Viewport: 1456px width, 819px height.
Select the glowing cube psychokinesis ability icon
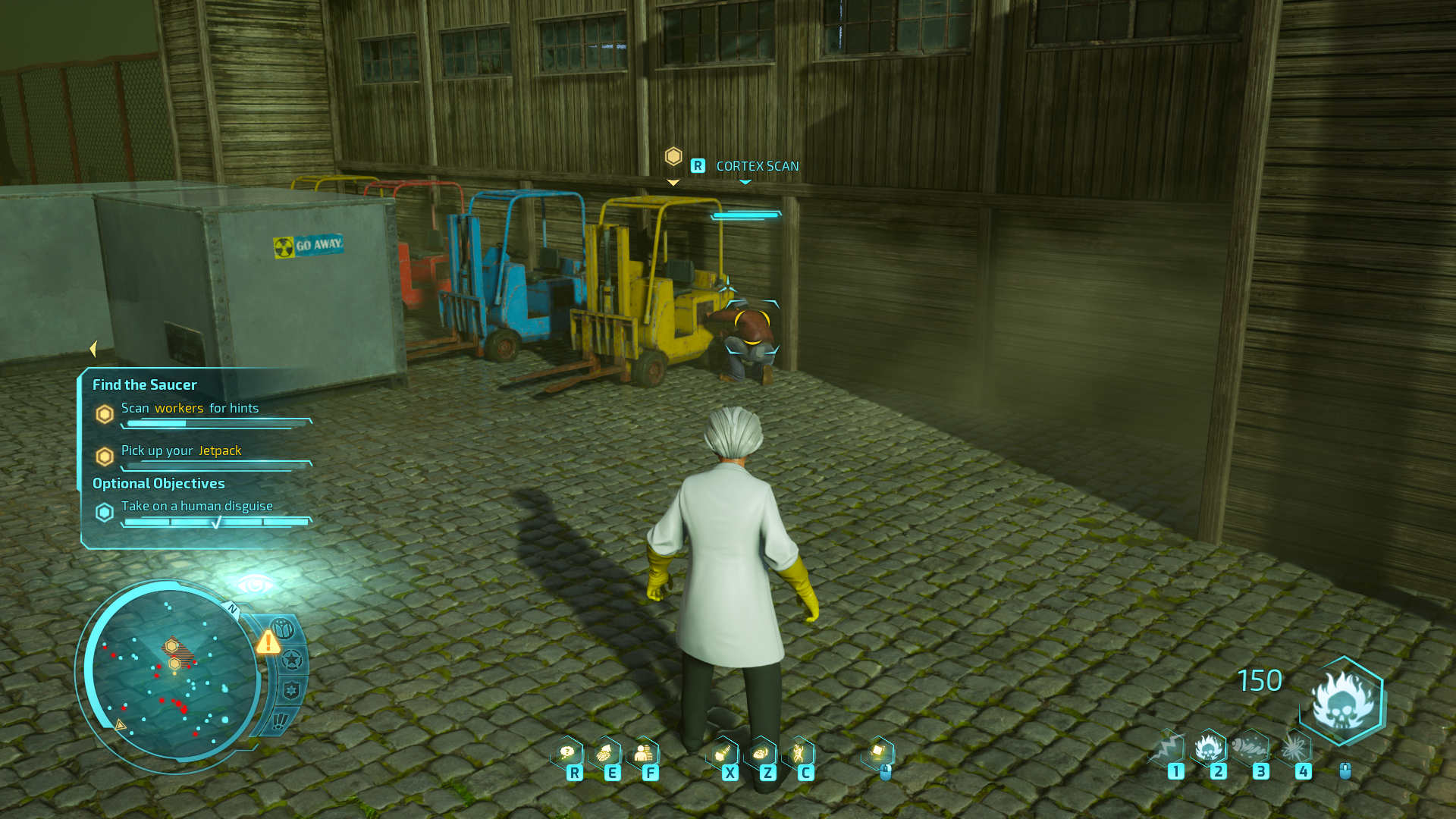tap(878, 753)
